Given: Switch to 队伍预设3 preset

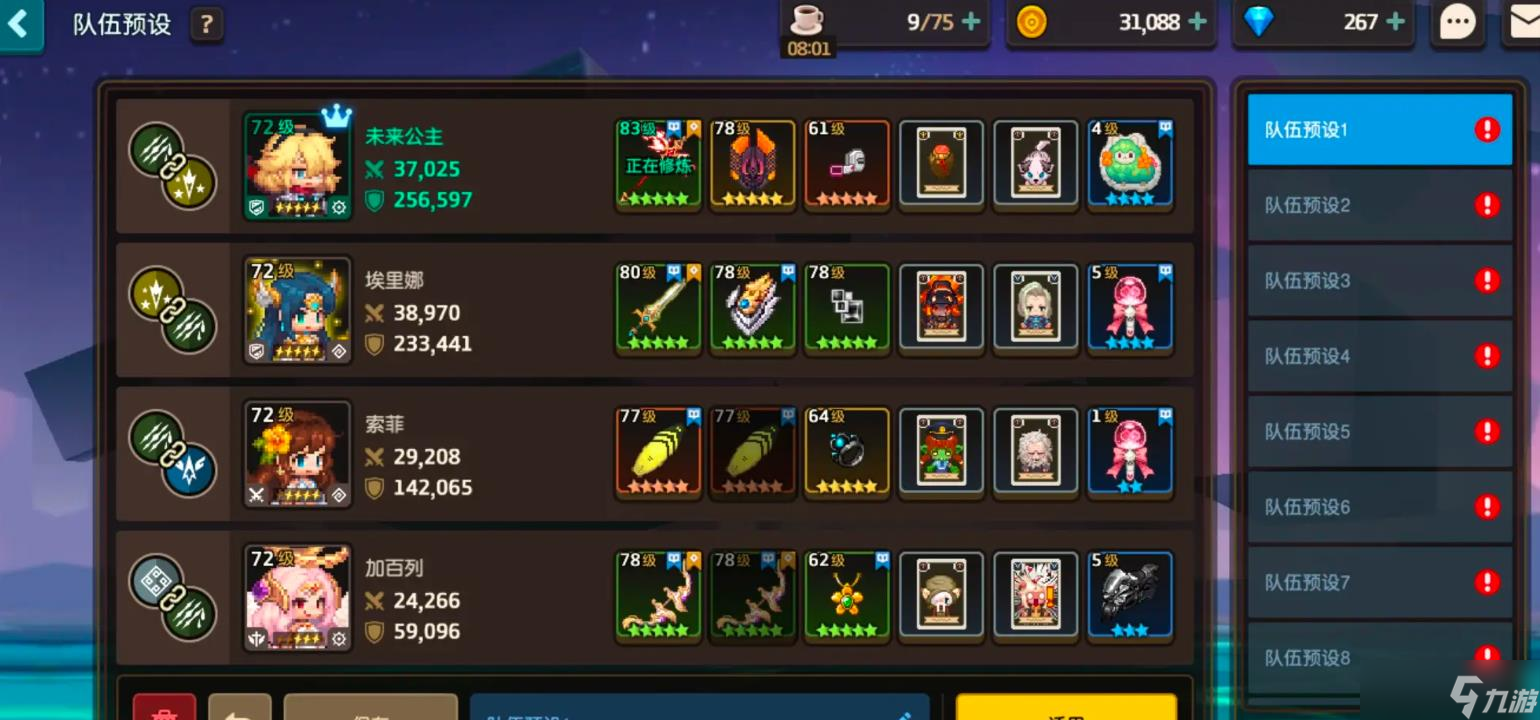Looking at the screenshot, I should 1378,281.
